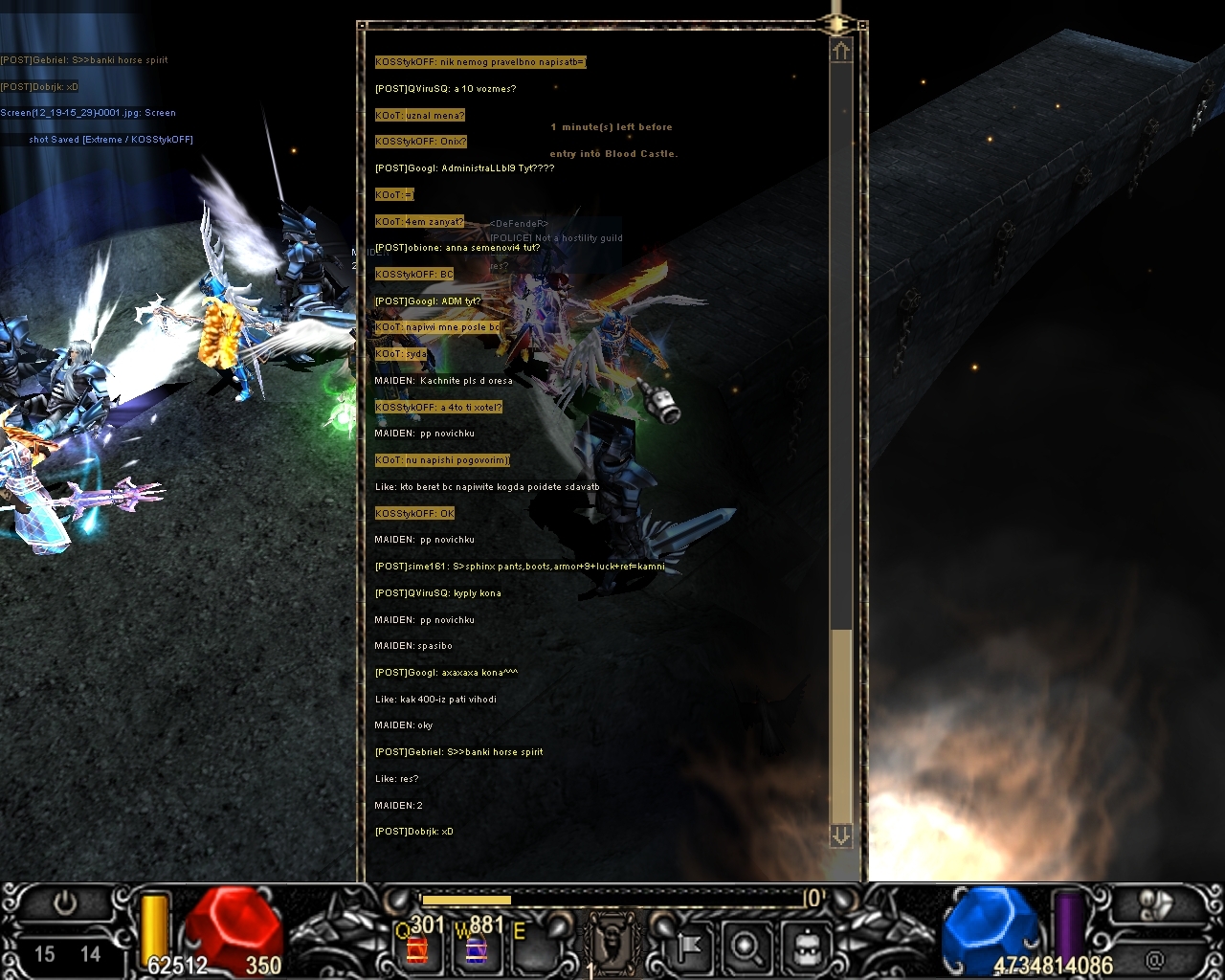The height and width of the screenshot is (980, 1225).
Task: Click the flag icon button
Action: click(688, 947)
